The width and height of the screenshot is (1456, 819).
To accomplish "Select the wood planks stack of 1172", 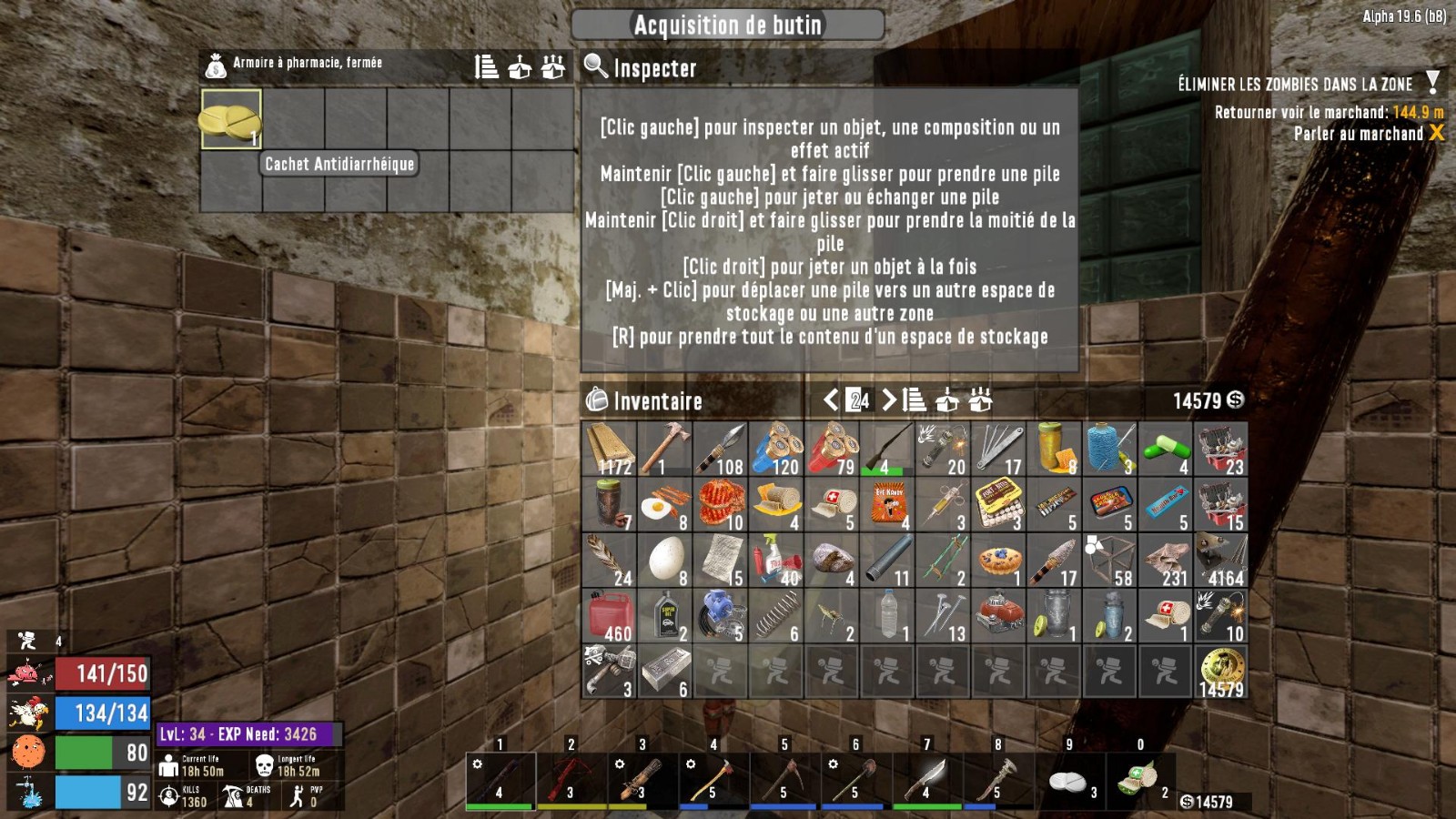I will (x=609, y=449).
